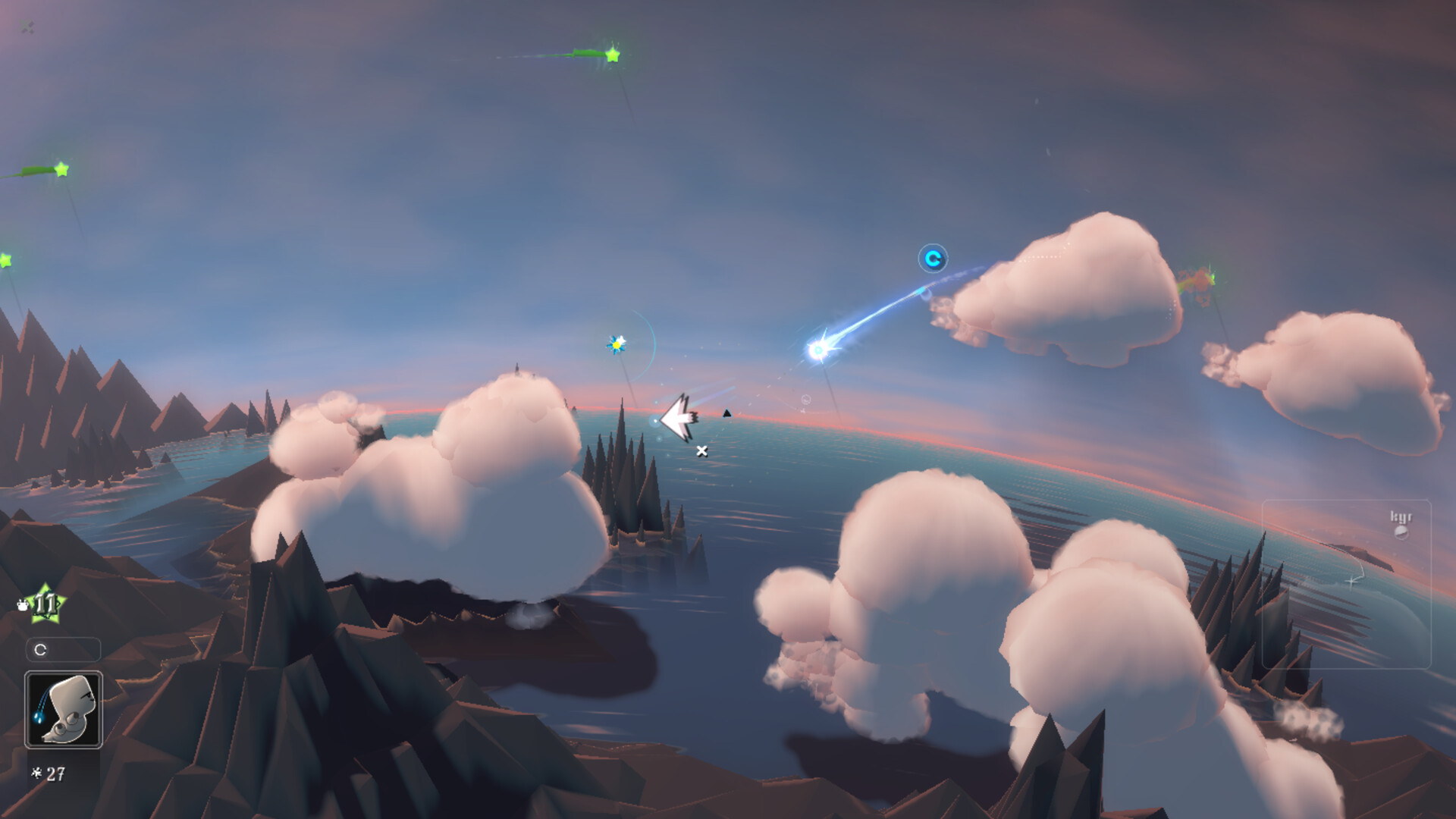Toggle the glowing player orb at the comet trail tip
1456x819 pixels.
817,350
